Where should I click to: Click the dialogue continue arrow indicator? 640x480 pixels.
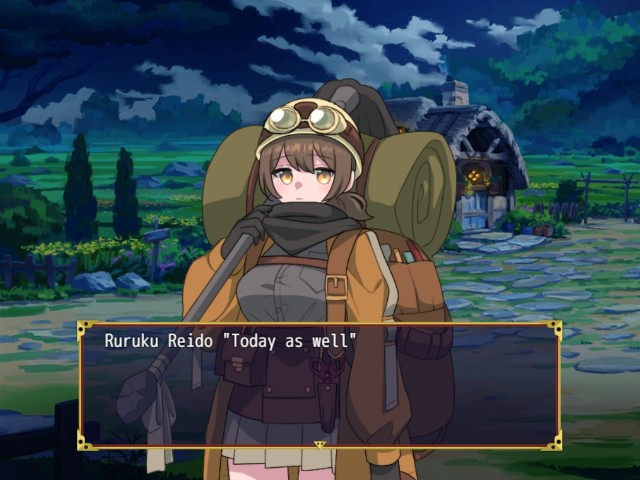click(320, 444)
